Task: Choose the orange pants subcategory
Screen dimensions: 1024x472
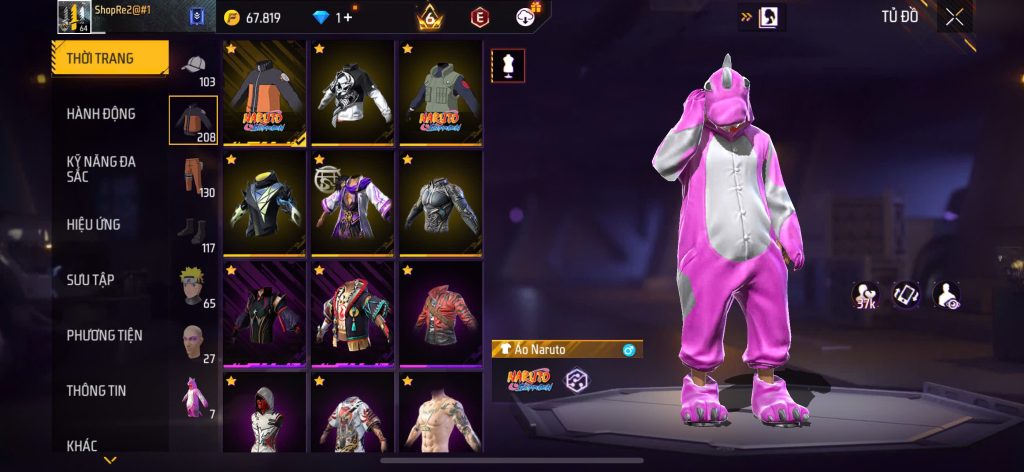Action: 193,176
